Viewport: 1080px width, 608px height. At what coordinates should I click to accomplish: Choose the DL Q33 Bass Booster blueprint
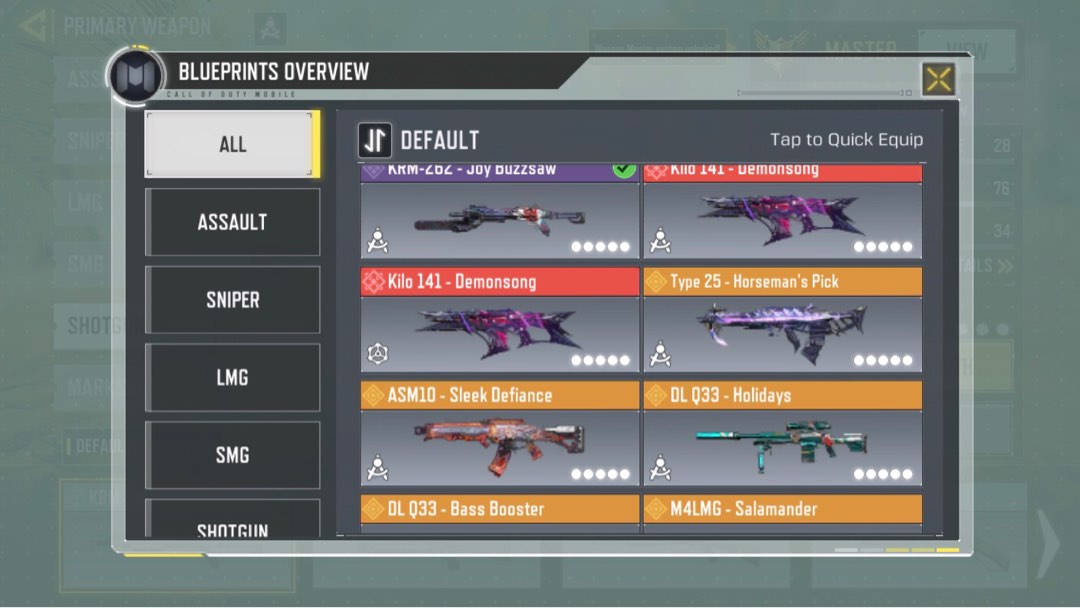coord(499,510)
